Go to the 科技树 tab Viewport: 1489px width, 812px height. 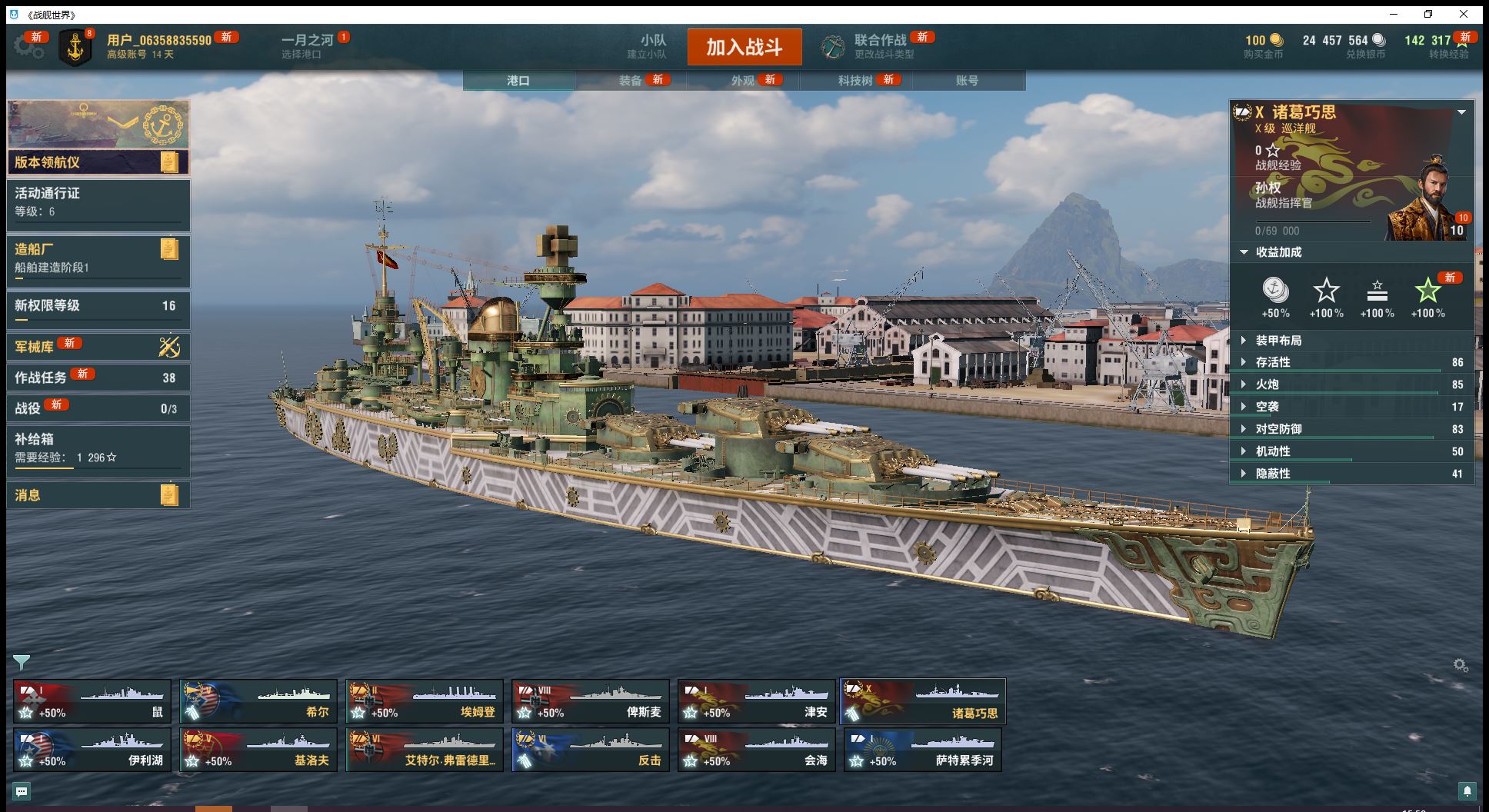click(x=855, y=81)
